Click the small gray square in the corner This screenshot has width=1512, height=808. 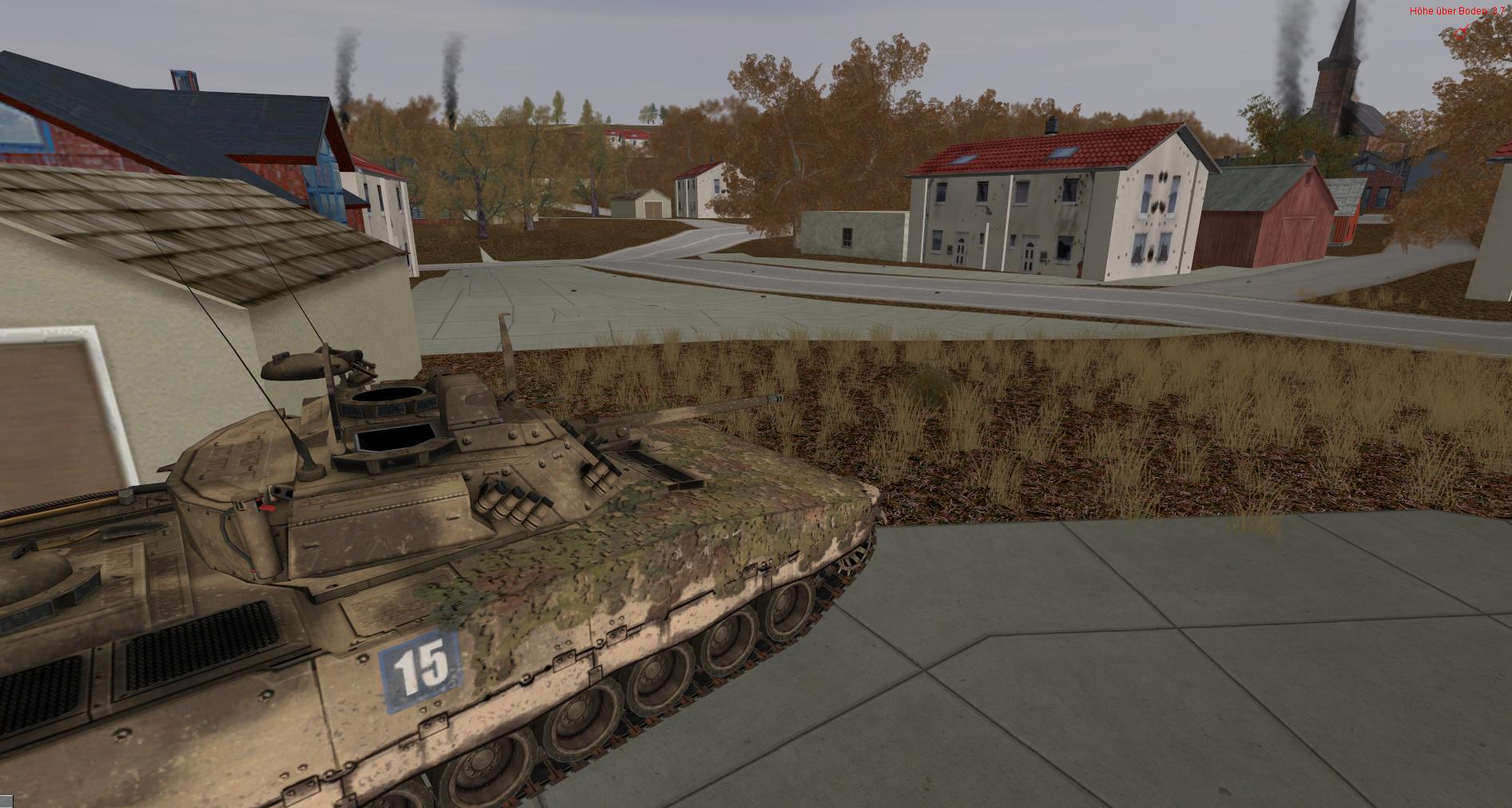(6, 801)
